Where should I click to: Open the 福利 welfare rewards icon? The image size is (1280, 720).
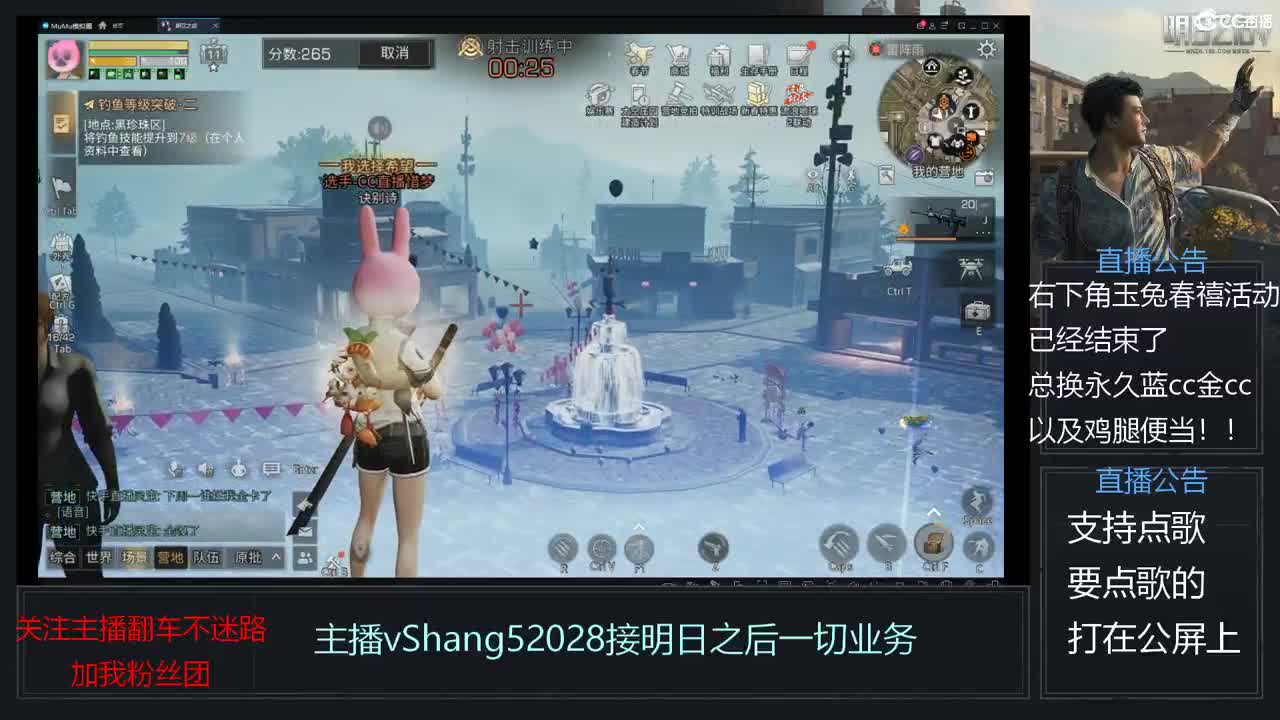point(718,53)
